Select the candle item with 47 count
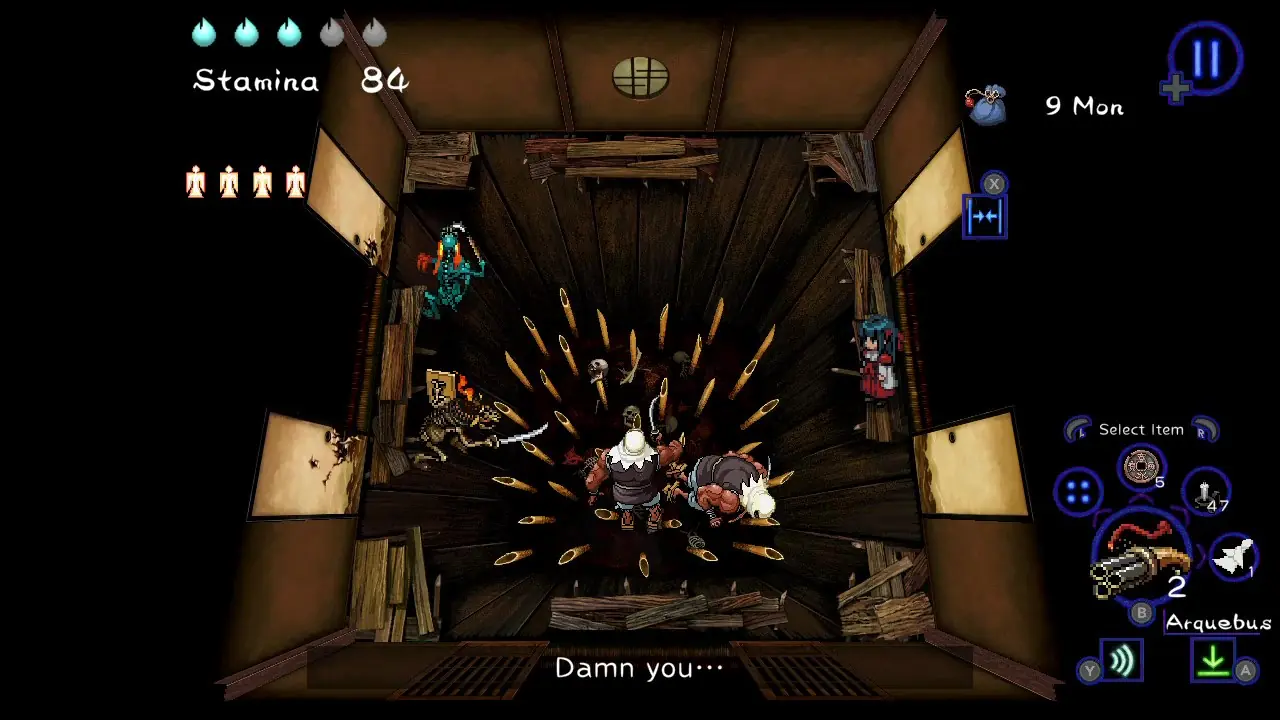 1205,492
